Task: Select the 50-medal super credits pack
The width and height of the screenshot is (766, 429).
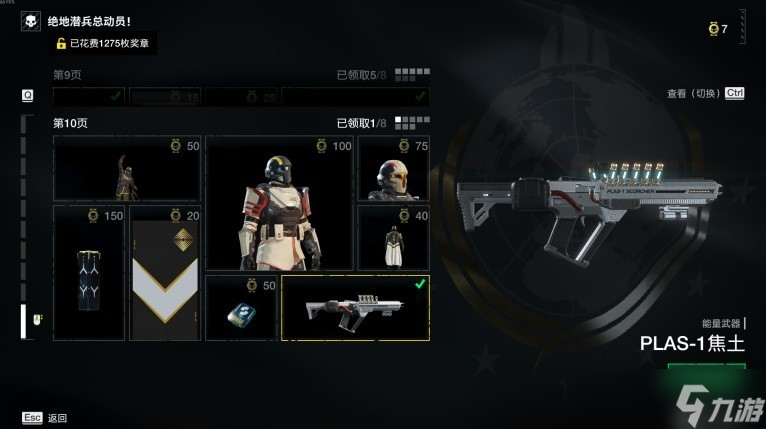Action: point(241,307)
